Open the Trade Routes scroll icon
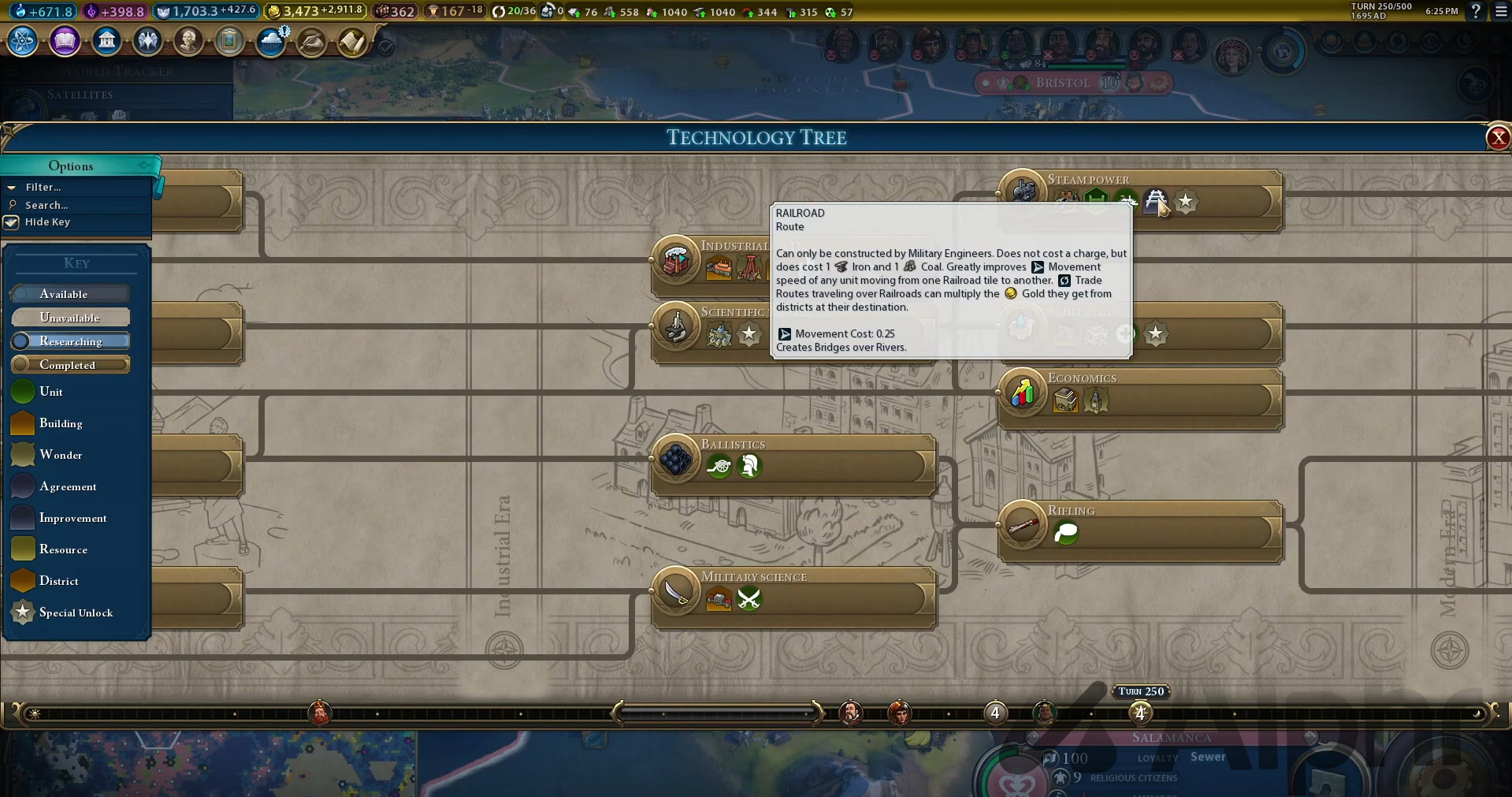The width and height of the screenshot is (1512, 797). coord(353,41)
